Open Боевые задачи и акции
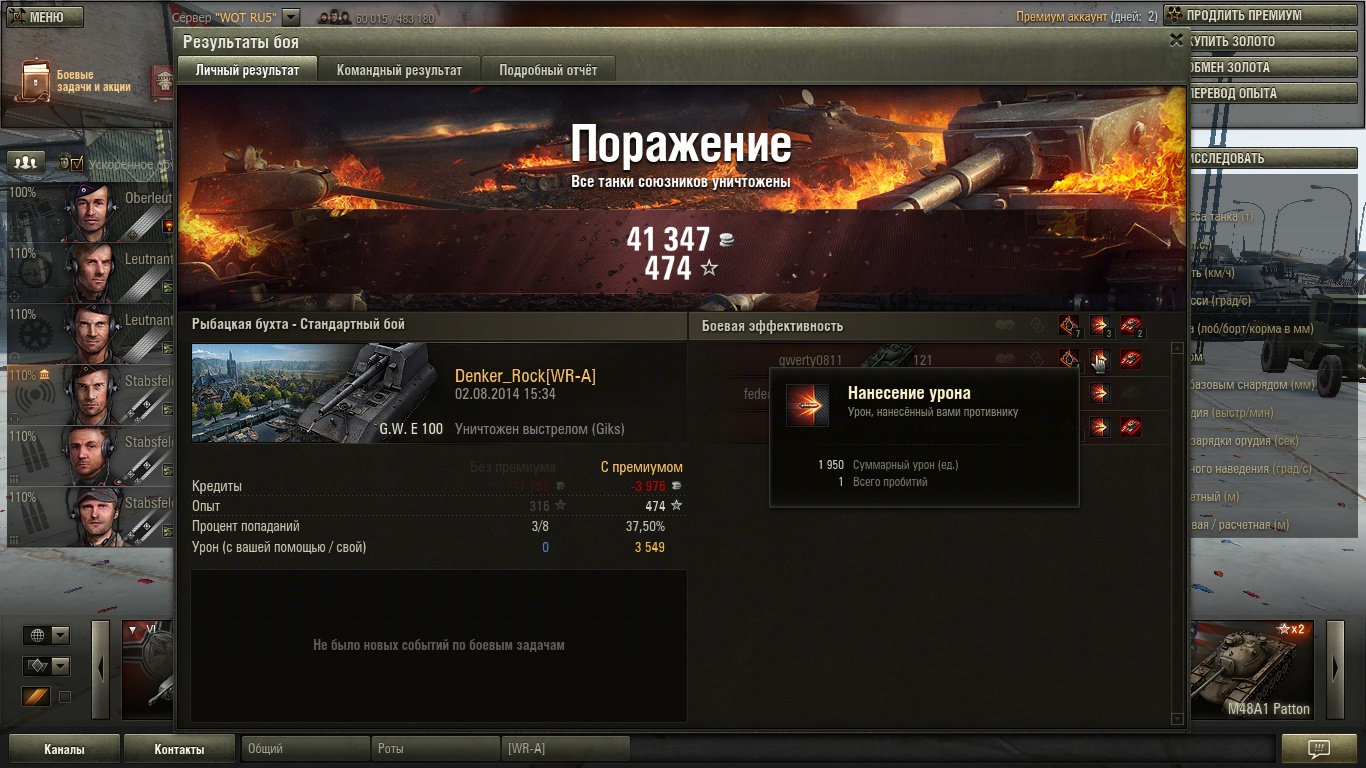This screenshot has width=1366, height=768. tap(78, 81)
